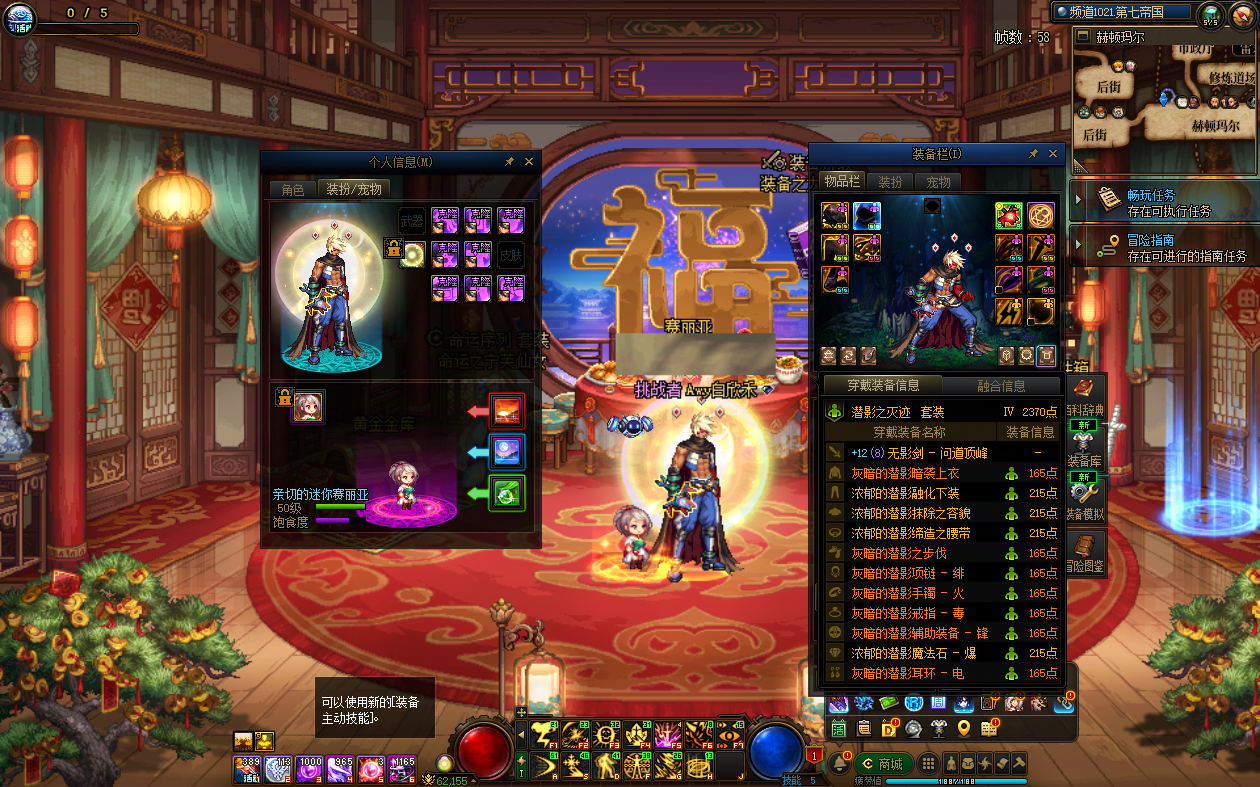This screenshot has height=787, width=1260.
Task: Pin the 装备栏 equipment window
Action: point(1033,155)
